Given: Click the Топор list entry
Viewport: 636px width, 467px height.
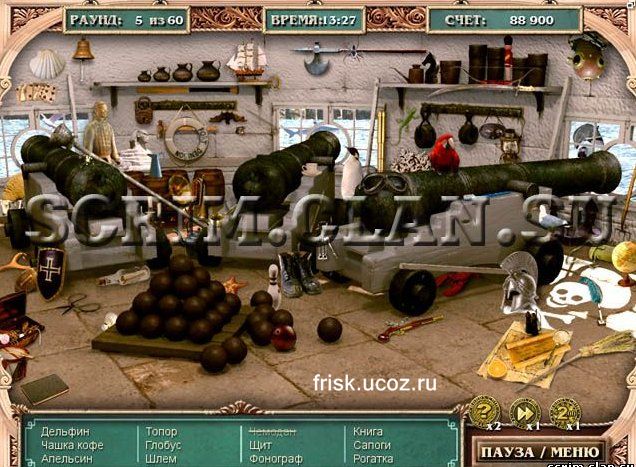Looking at the screenshot, I should 161,432.
